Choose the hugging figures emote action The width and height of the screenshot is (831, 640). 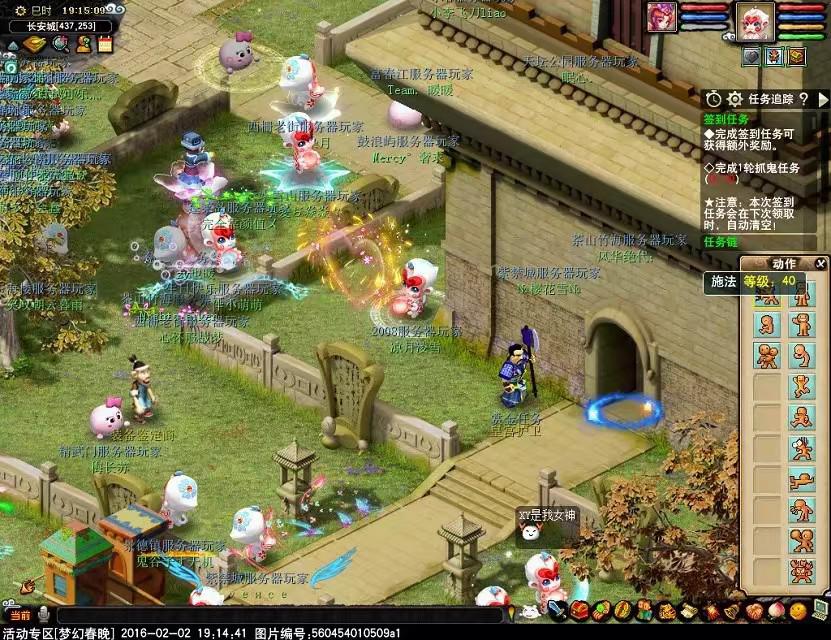point(768,355)
